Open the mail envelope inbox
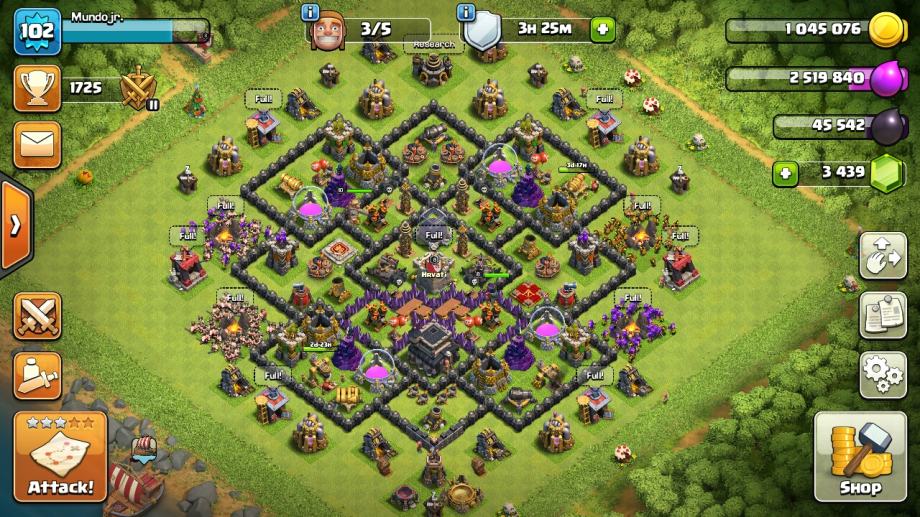Screen dimensions: 920x517 [37, 145]
